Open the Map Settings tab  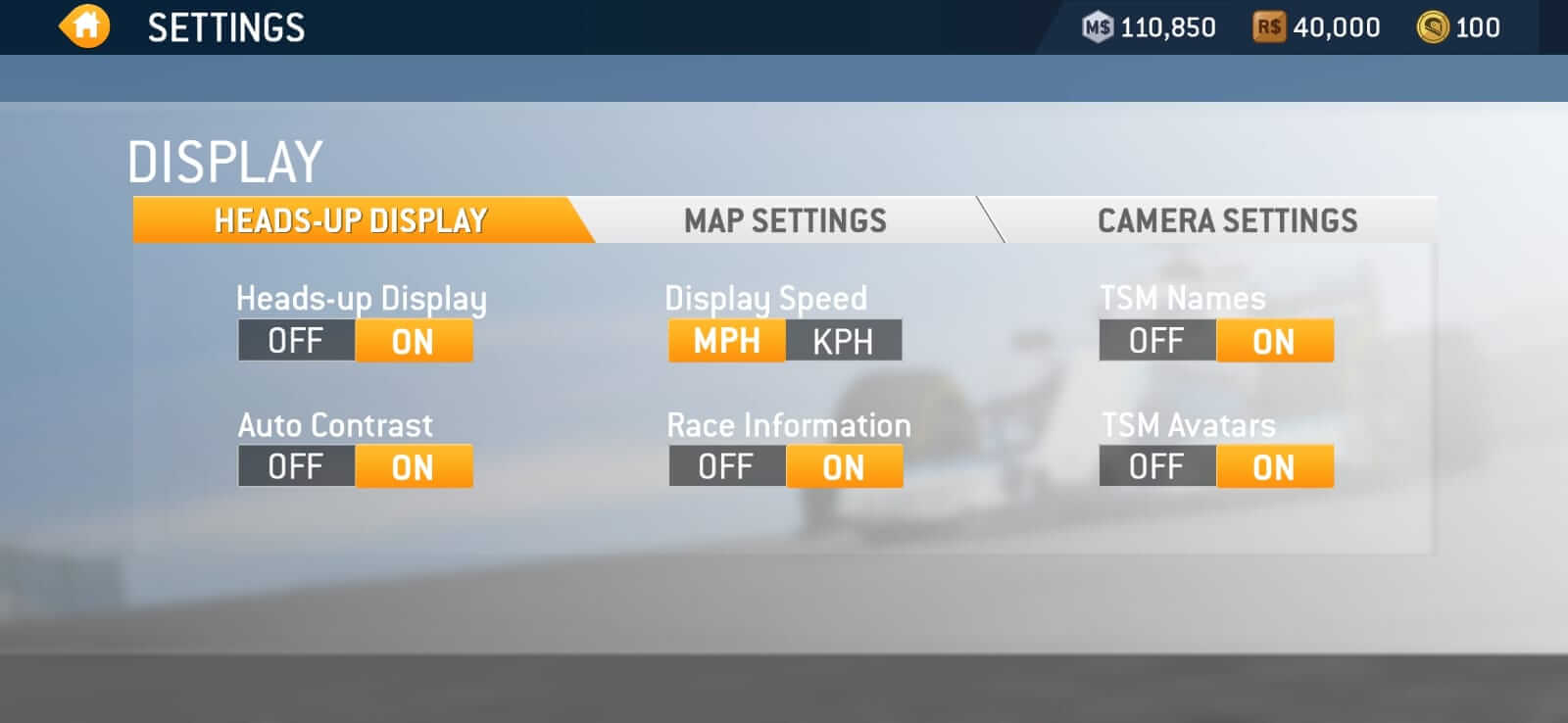(785, 220)
